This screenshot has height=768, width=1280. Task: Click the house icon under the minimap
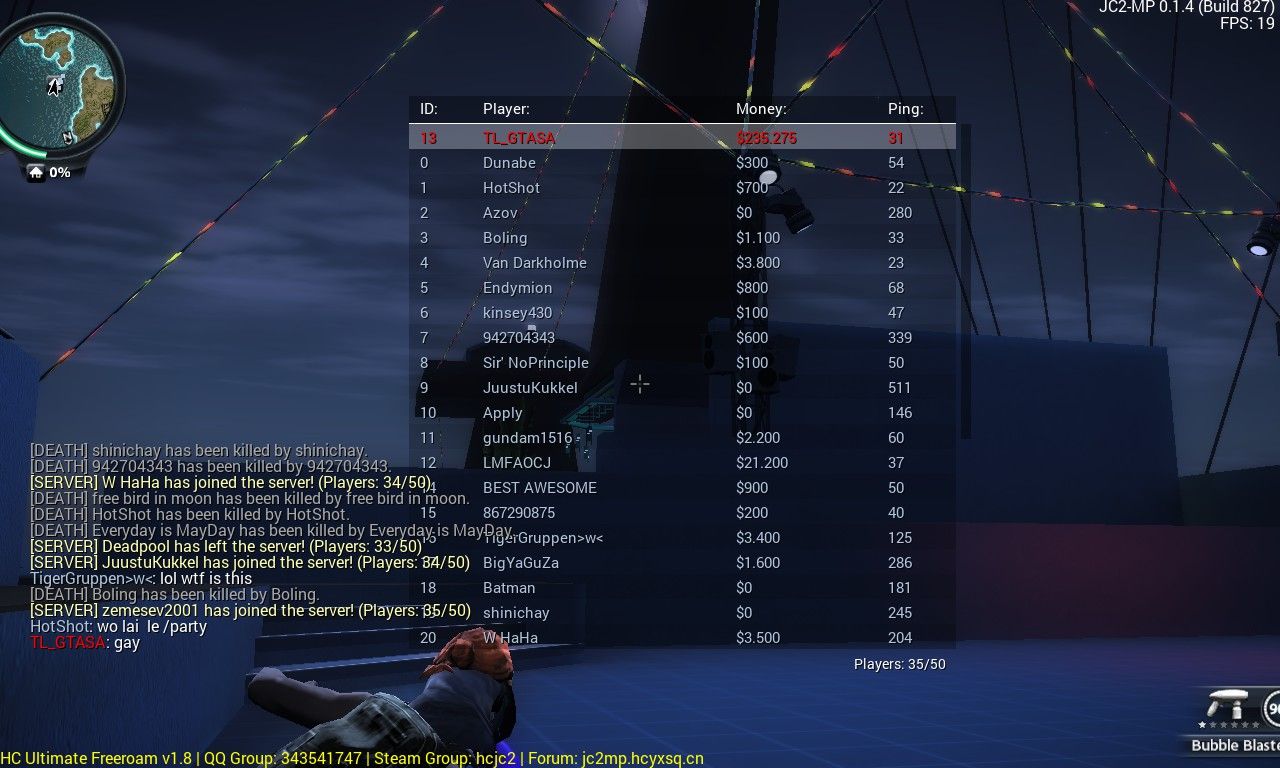click(x=36, y=172)
